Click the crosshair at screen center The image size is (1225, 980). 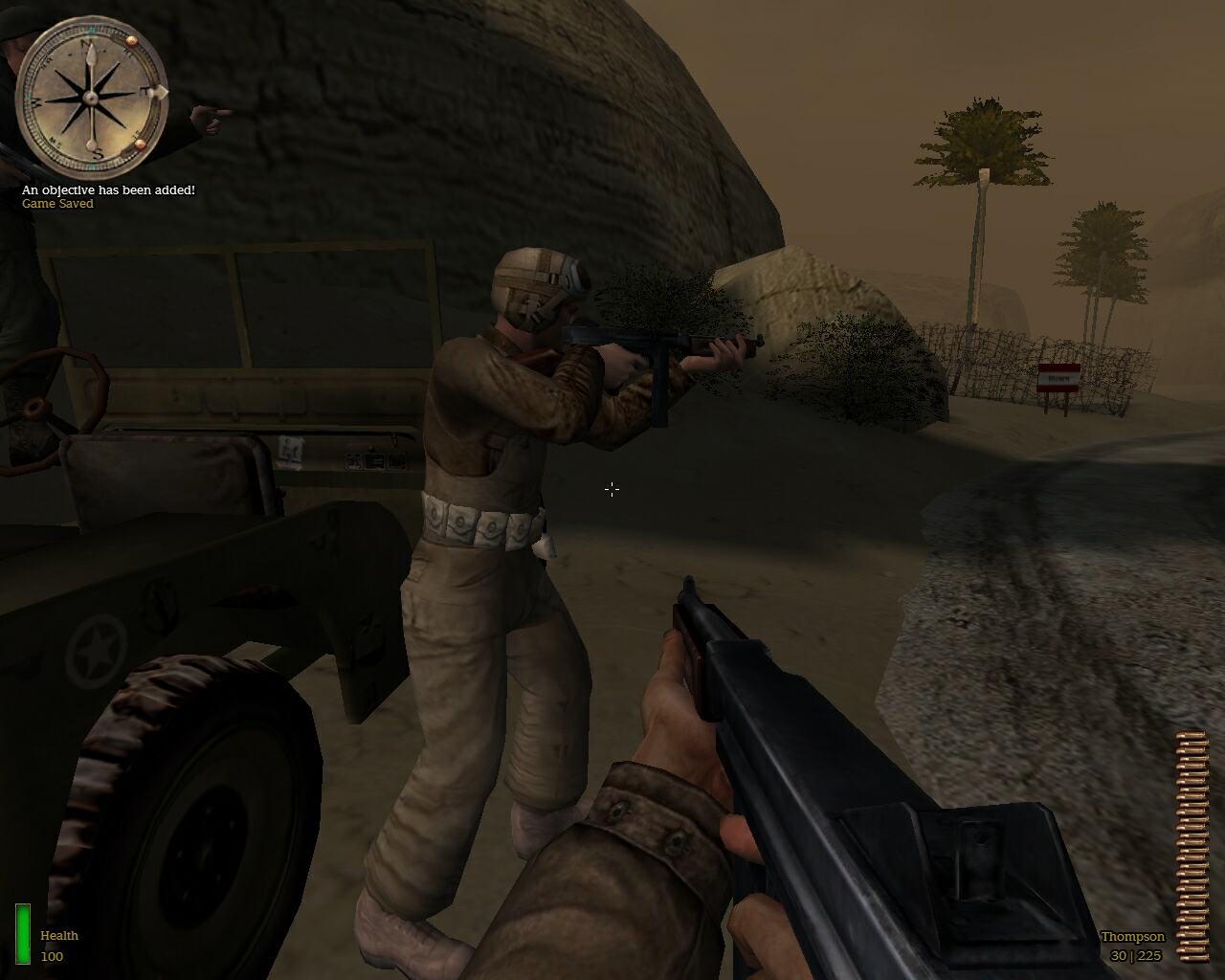tap(612, 489)
